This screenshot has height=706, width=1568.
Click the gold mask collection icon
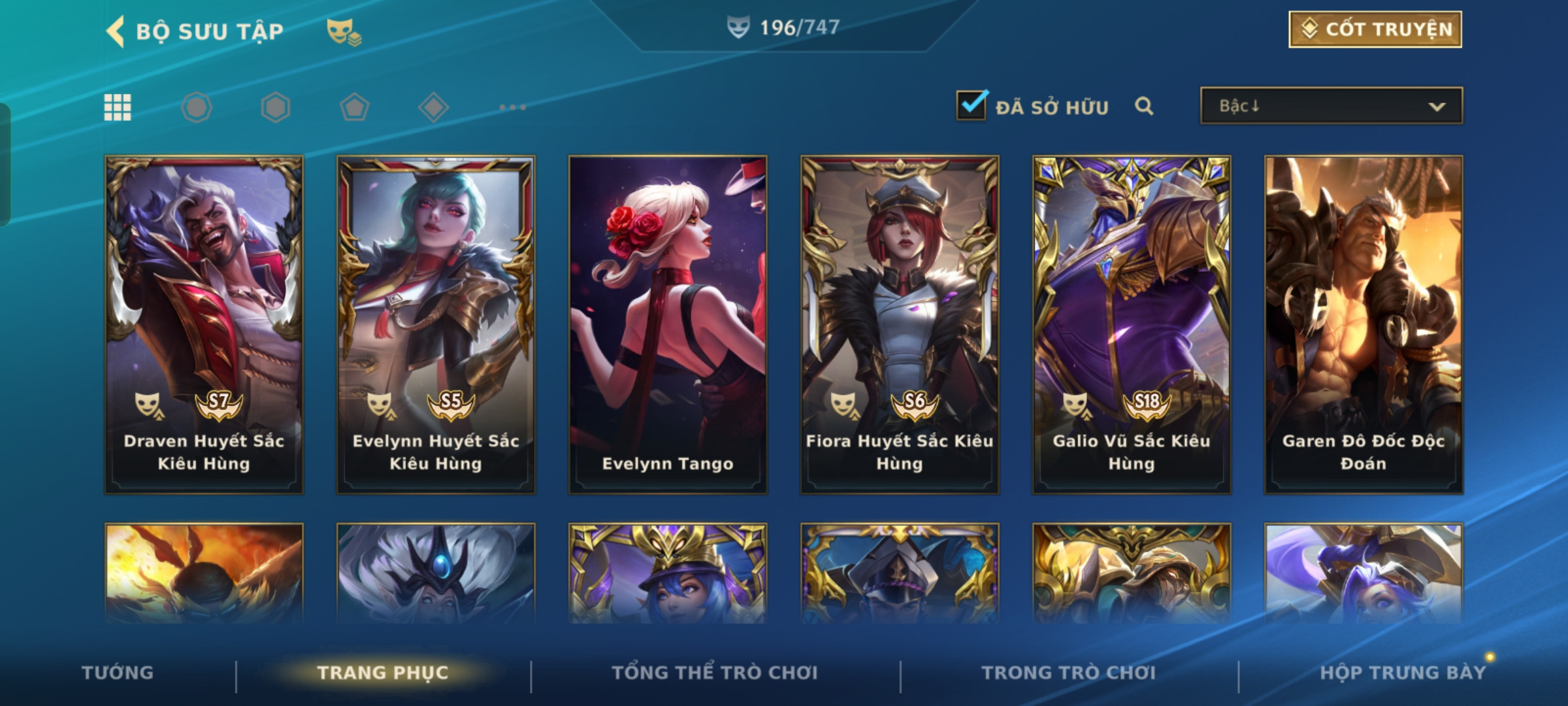pyautogui.click(x=344, y=31)
